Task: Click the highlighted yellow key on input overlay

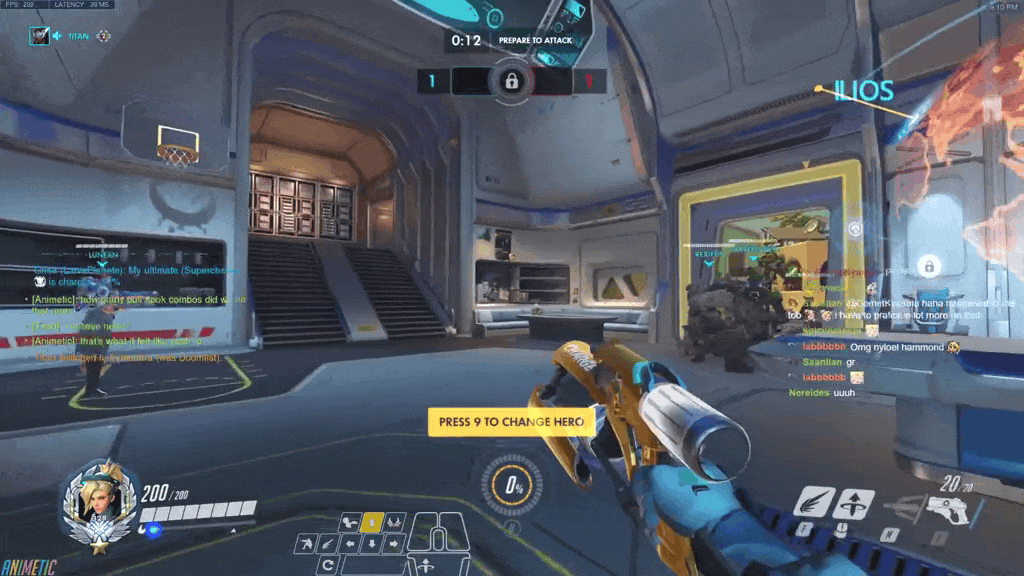Action: [x=372, y=521]
